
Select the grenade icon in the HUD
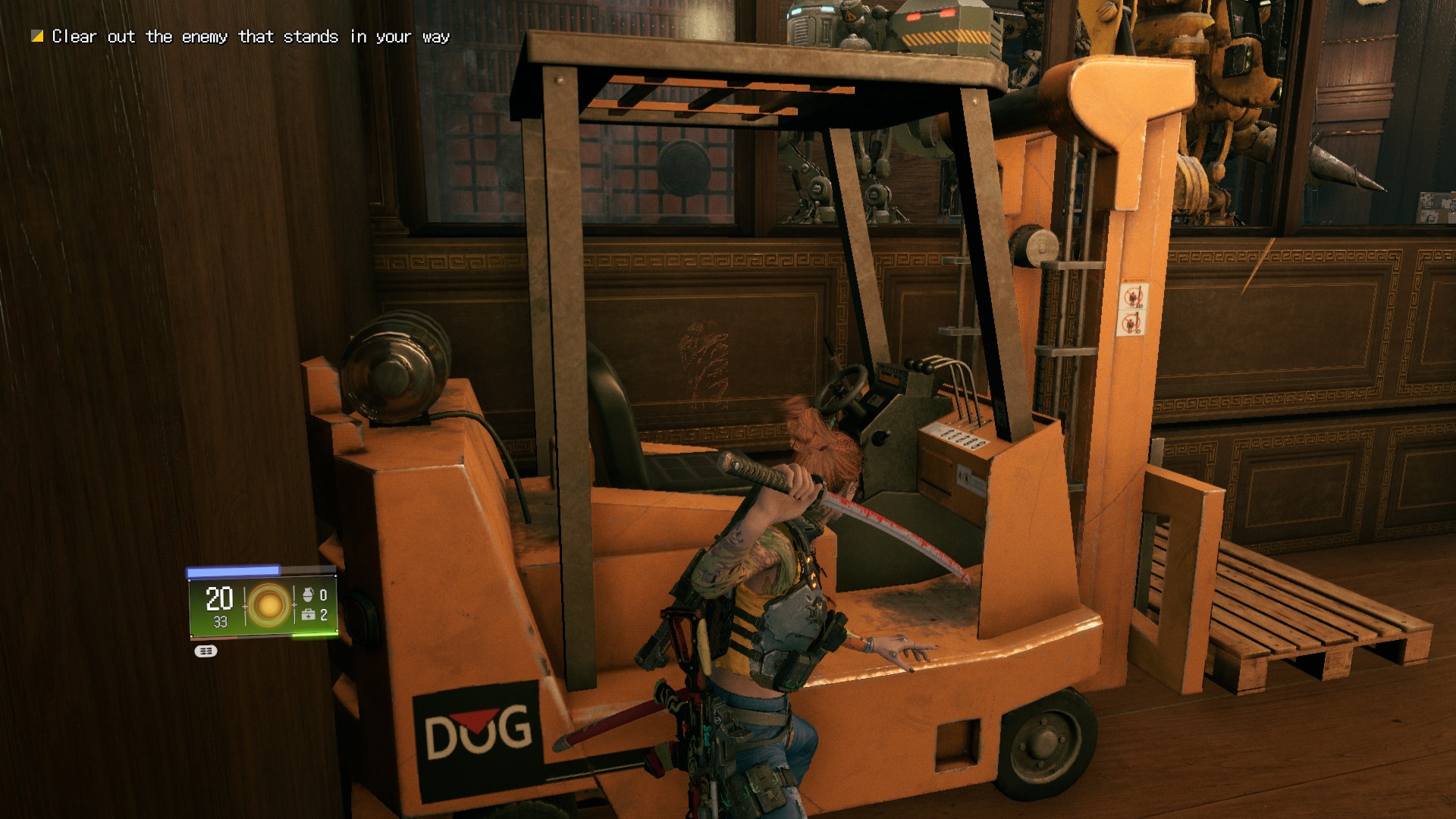[x=308, y=595]
